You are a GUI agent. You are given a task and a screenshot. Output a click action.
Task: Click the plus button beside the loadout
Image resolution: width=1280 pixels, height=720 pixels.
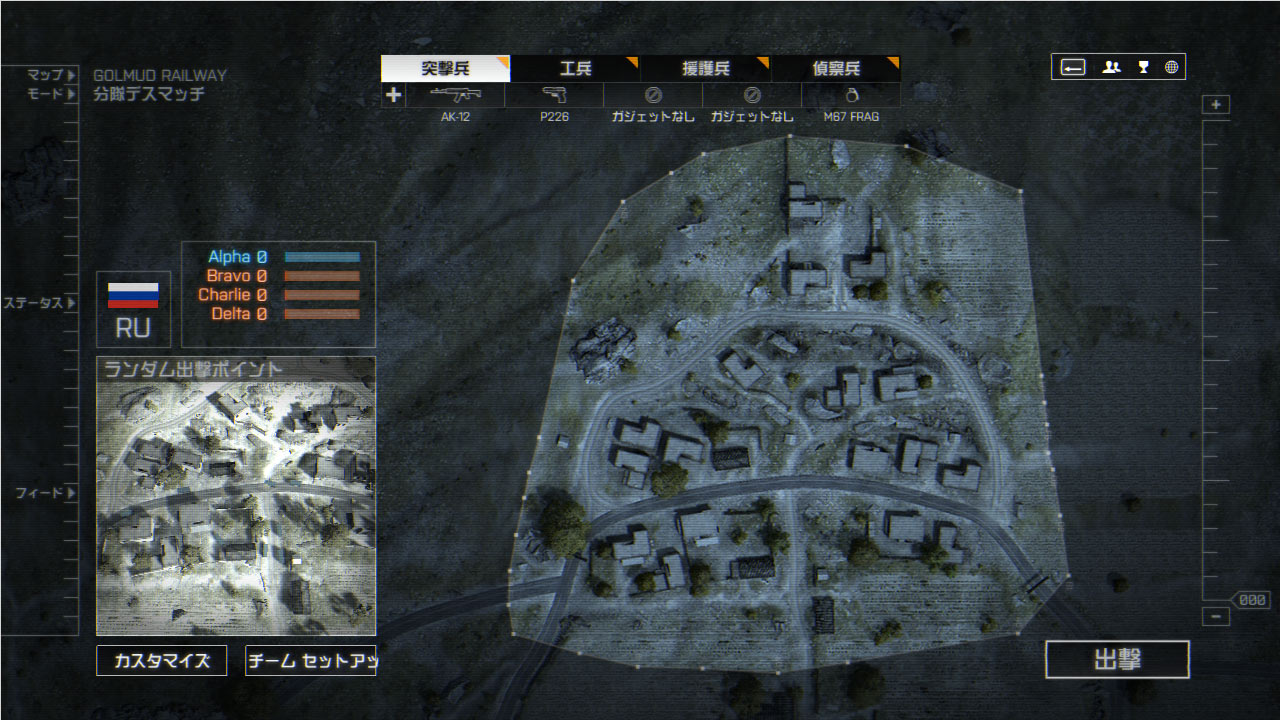click(x=393, y=95)
